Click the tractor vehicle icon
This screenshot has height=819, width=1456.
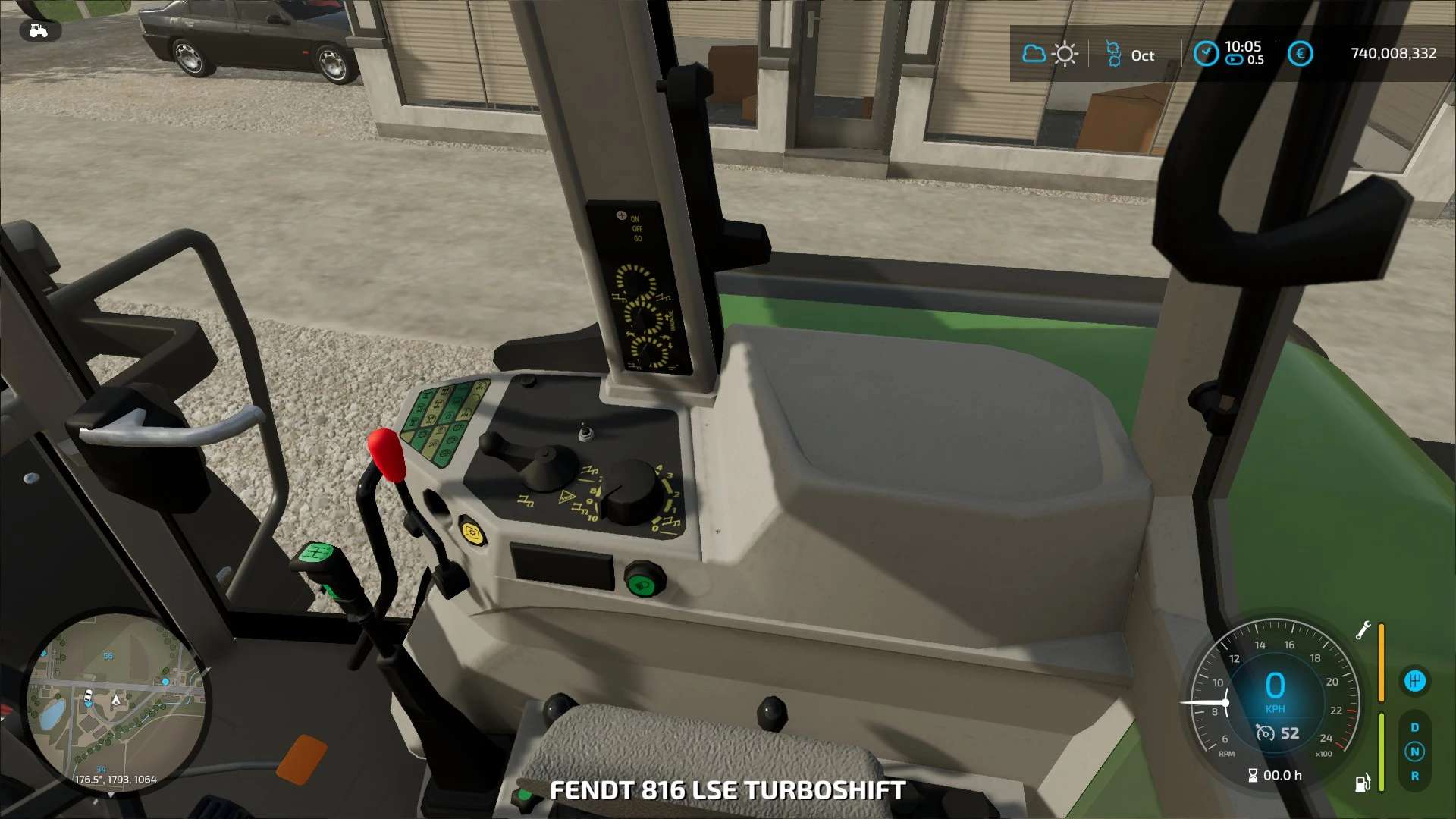click(38, 31)
